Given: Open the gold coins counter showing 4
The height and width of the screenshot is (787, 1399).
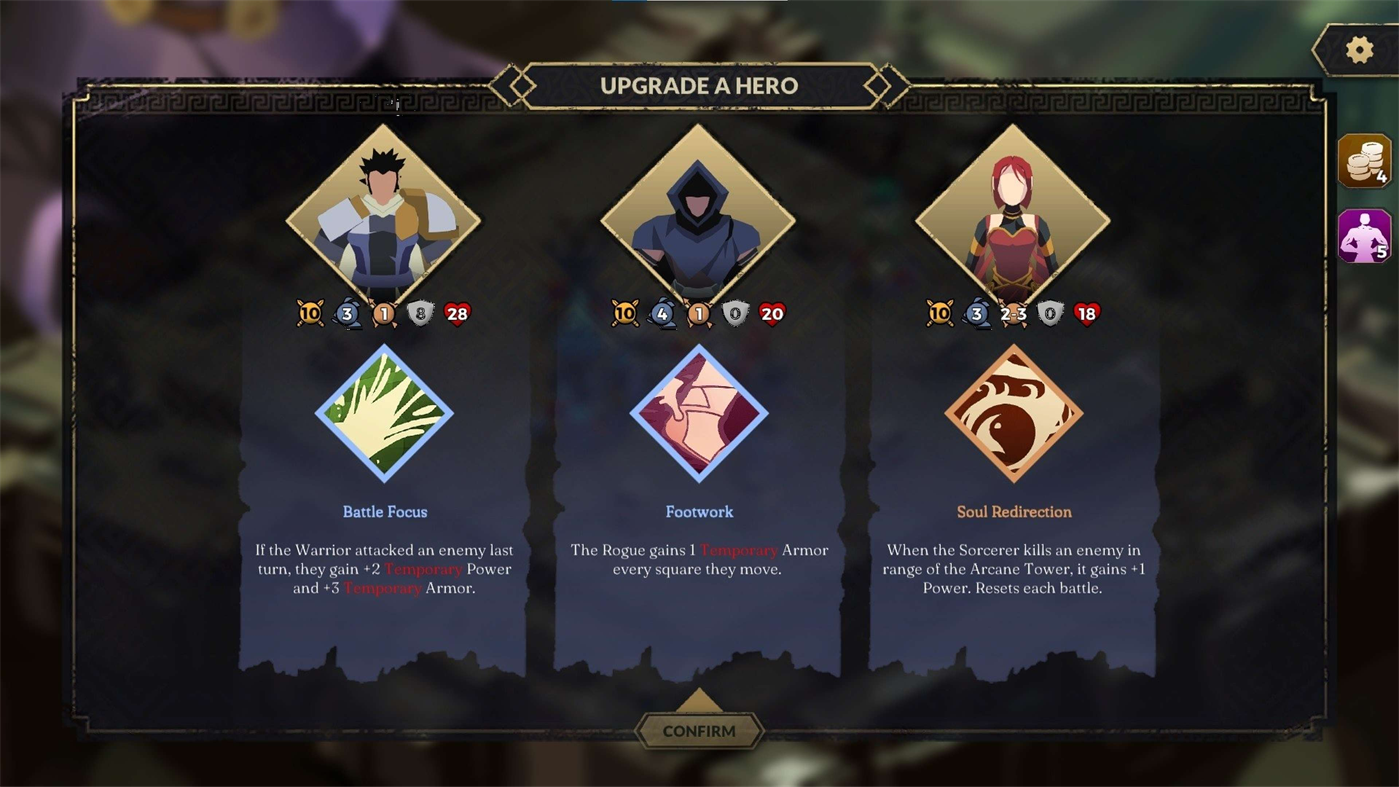Looking at the screenshot, I should pyautogui.click(x=1363, y=160).
